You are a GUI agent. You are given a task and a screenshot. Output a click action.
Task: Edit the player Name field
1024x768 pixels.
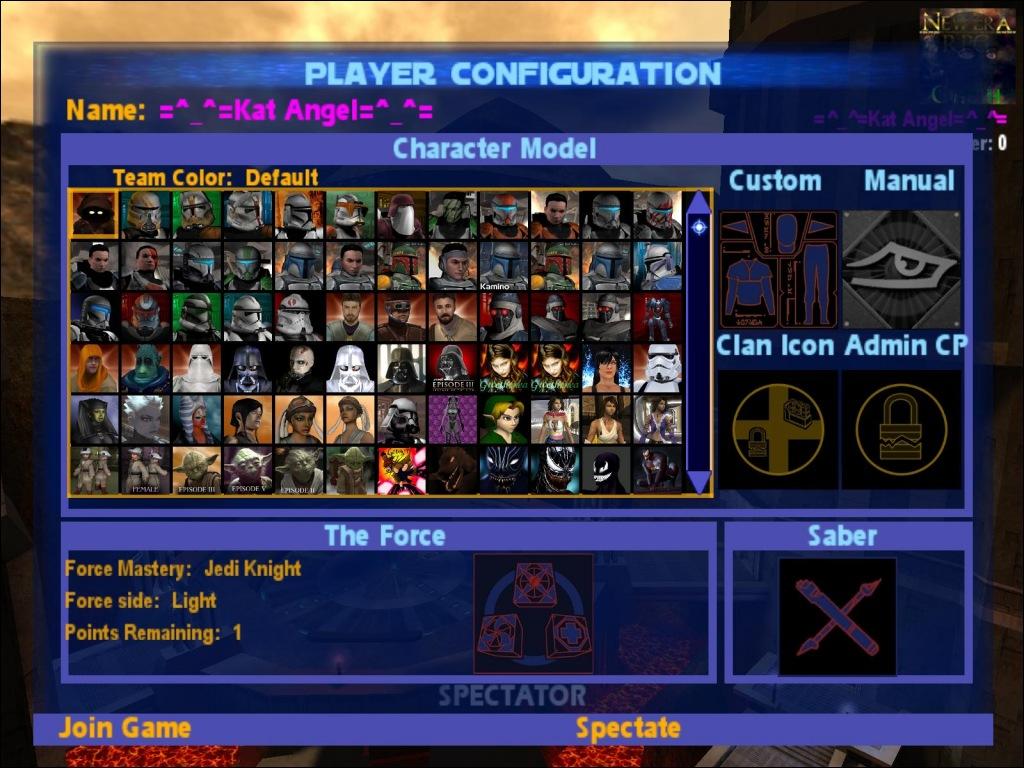[x=295, y=111]
